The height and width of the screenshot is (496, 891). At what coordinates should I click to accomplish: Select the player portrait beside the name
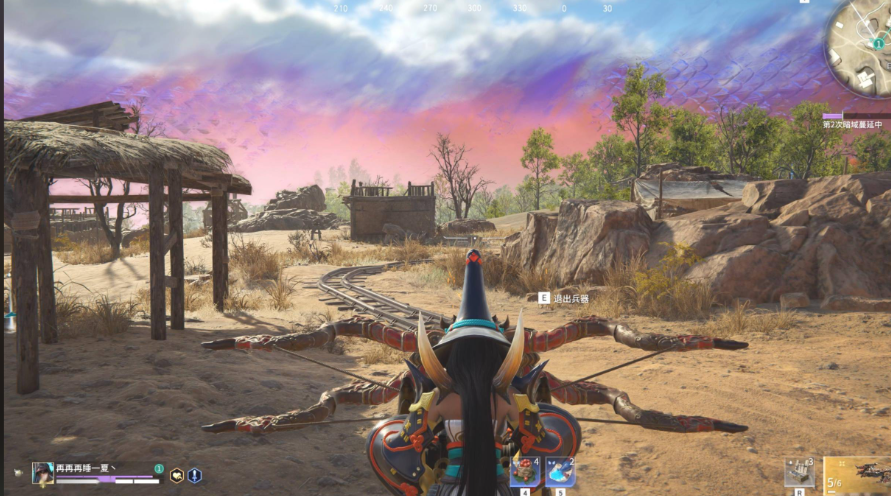tap(42, 474)
